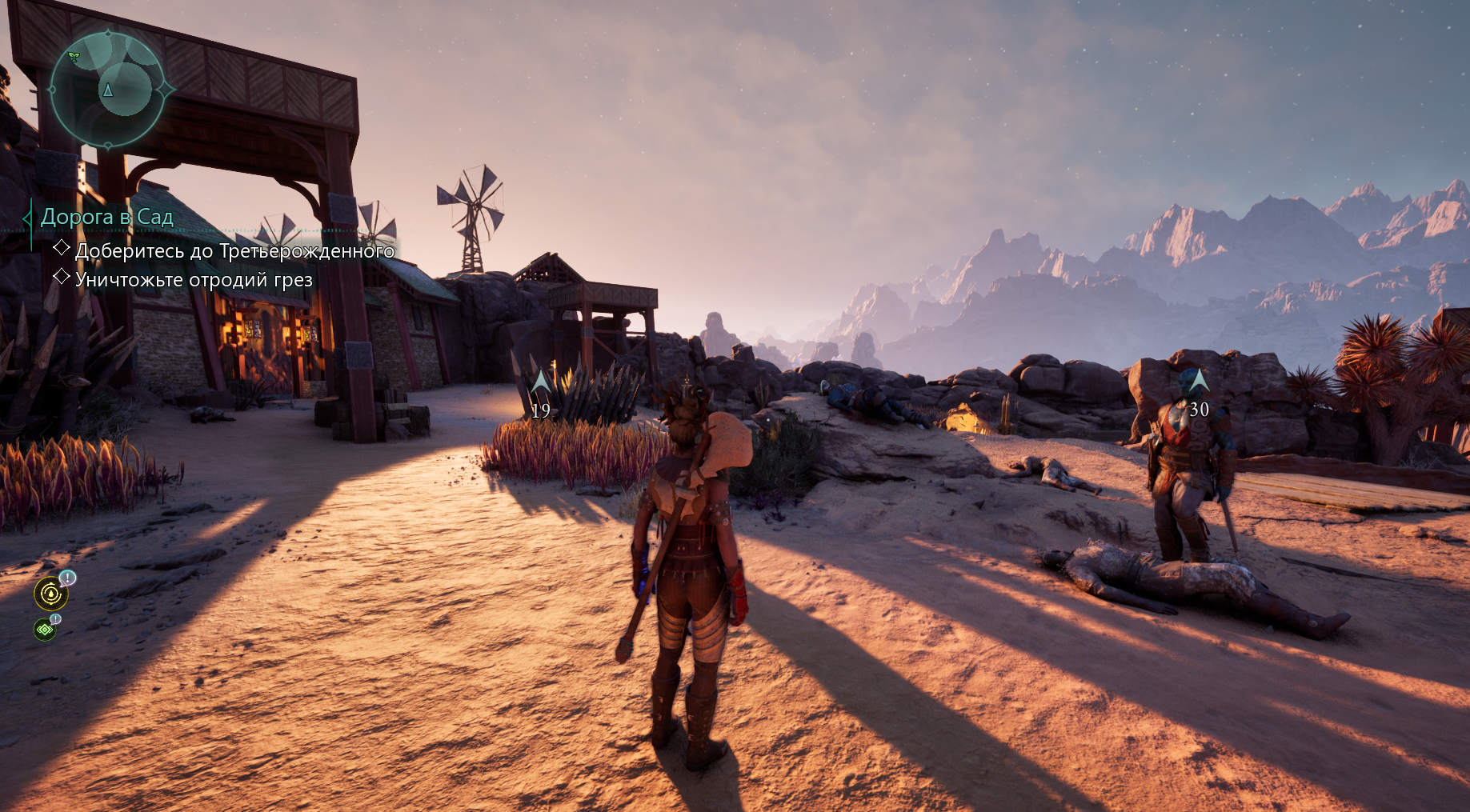Image resolution: width=1470 pixels, height=812 pixels.
Task: Click the green sprout marker on minimap
Action: click(74, 58)
